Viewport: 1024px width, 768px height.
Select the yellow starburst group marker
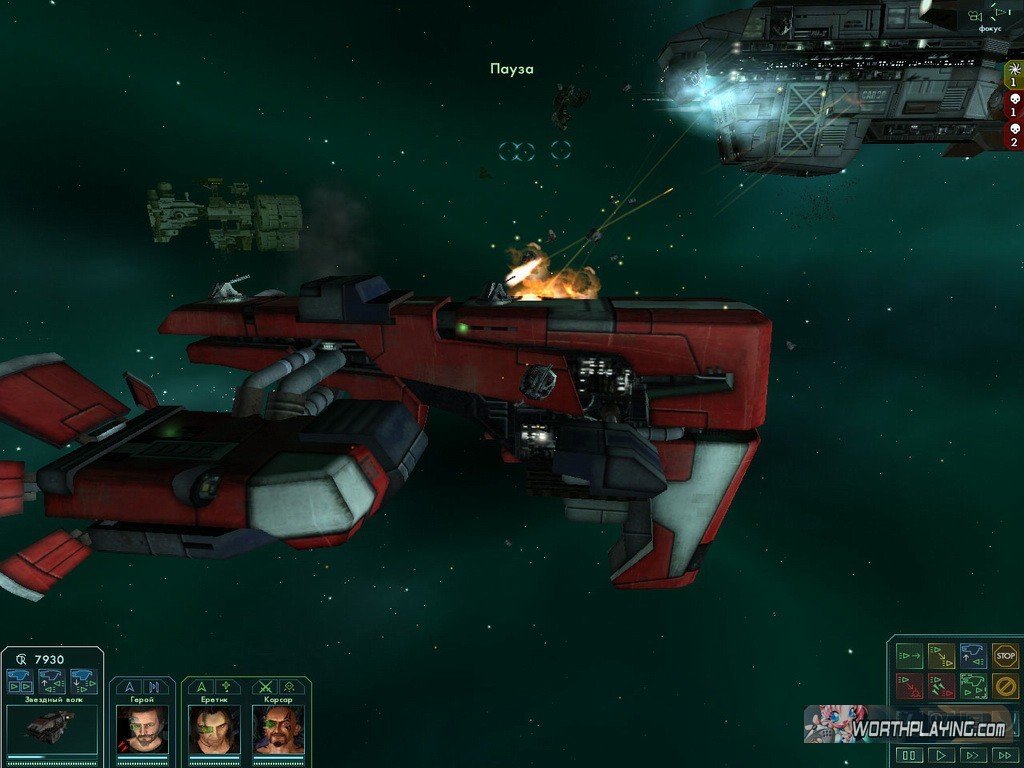(1013, 73)
